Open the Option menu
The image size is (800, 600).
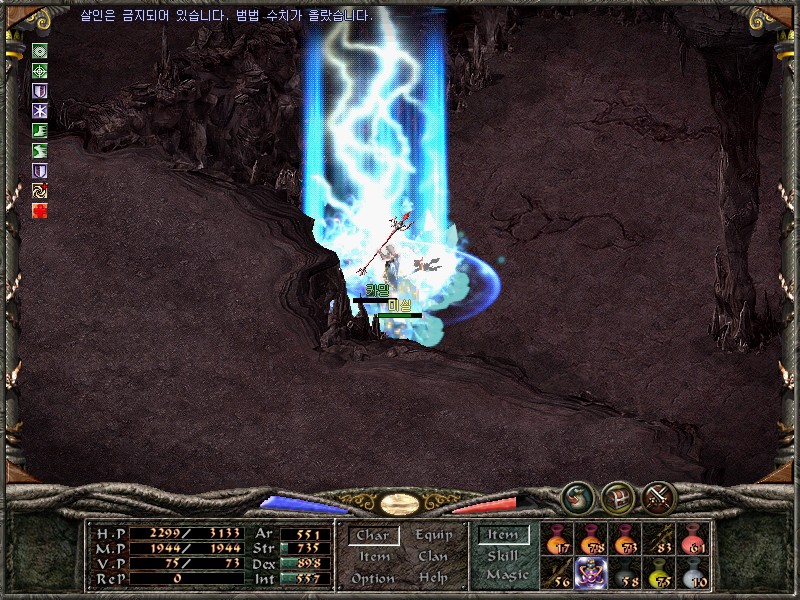click(x=372, y=579)
